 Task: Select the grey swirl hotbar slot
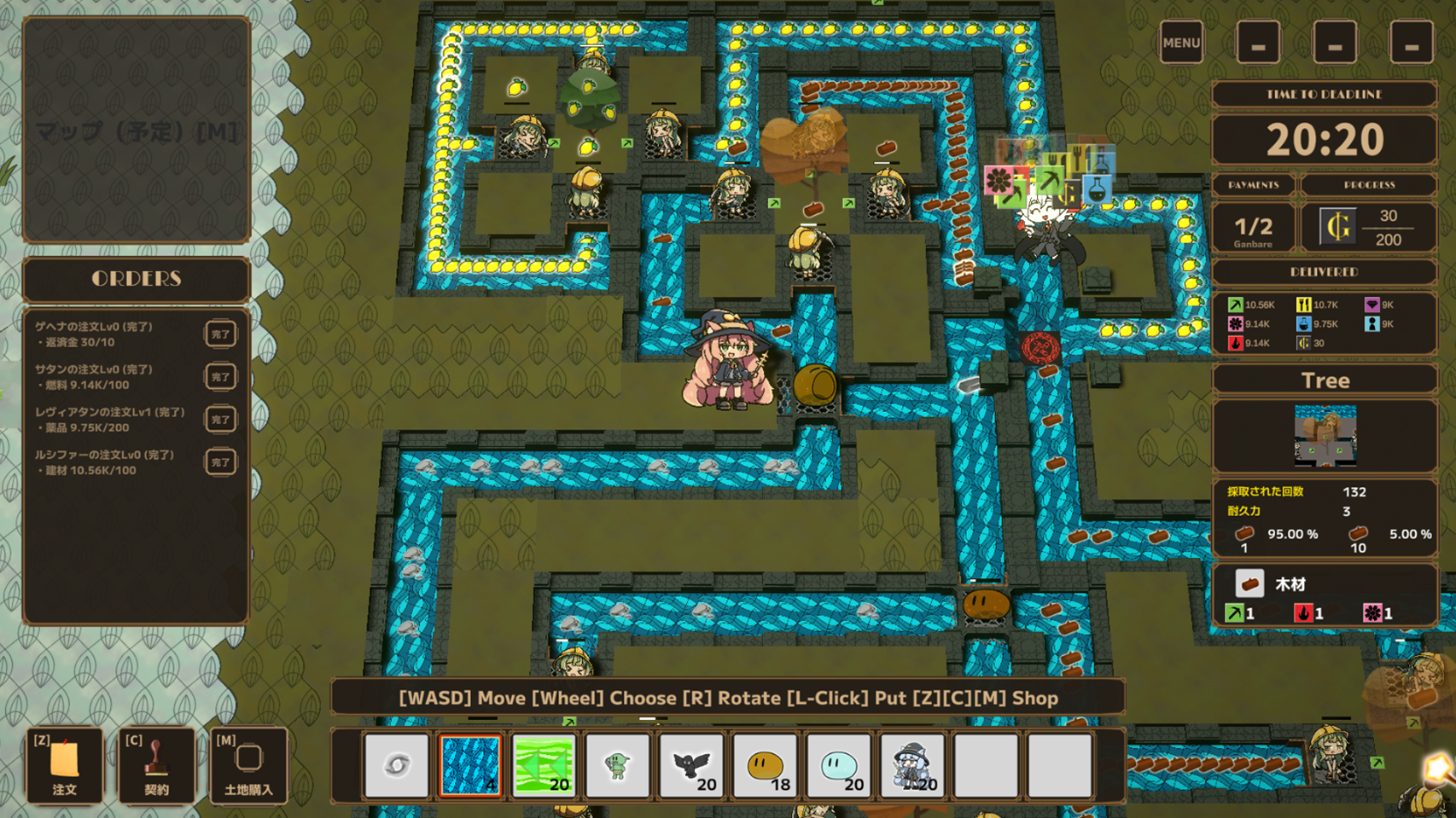pos(397,765)
